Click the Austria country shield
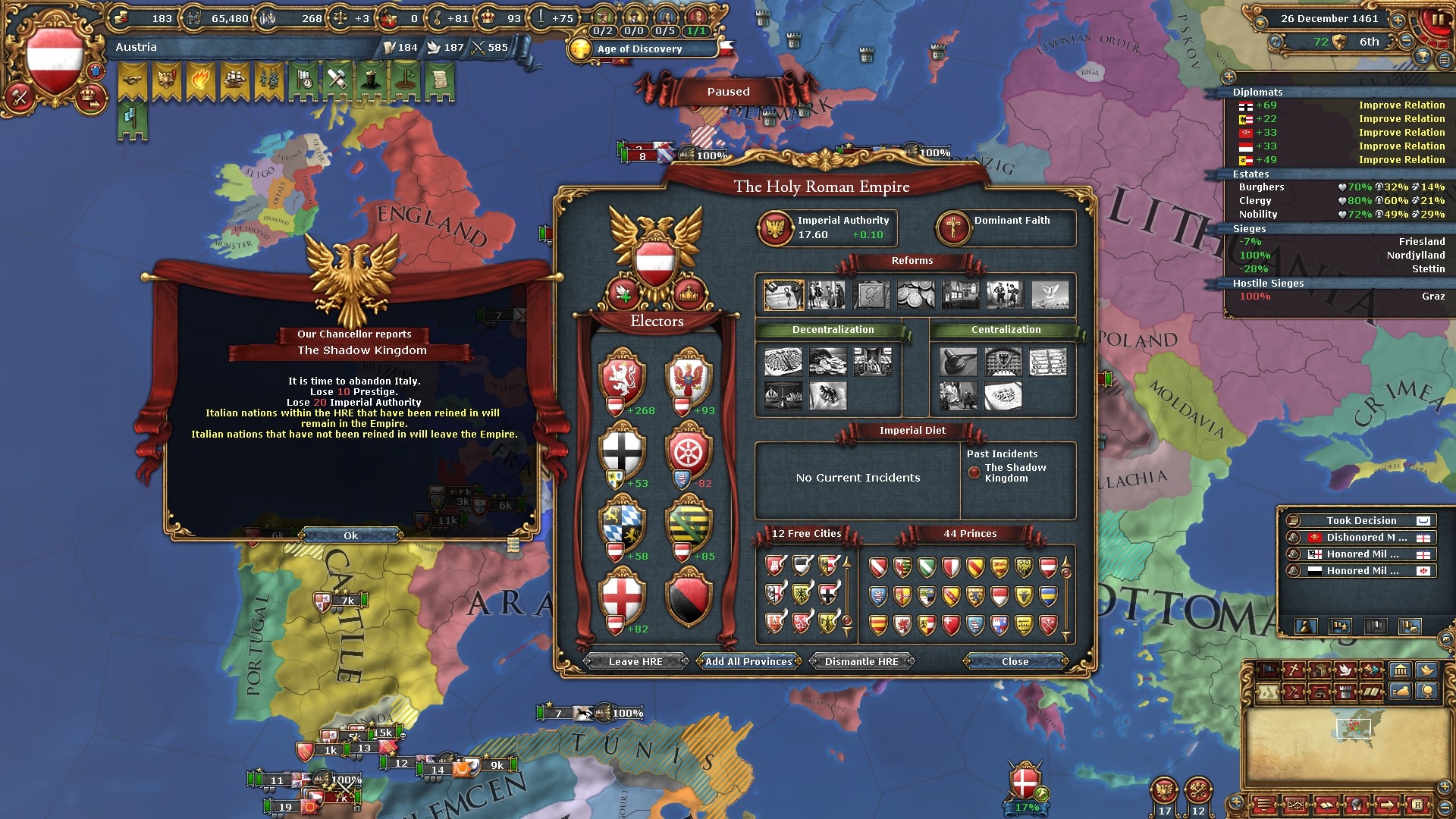The image size is (1456, 819). 55,61
